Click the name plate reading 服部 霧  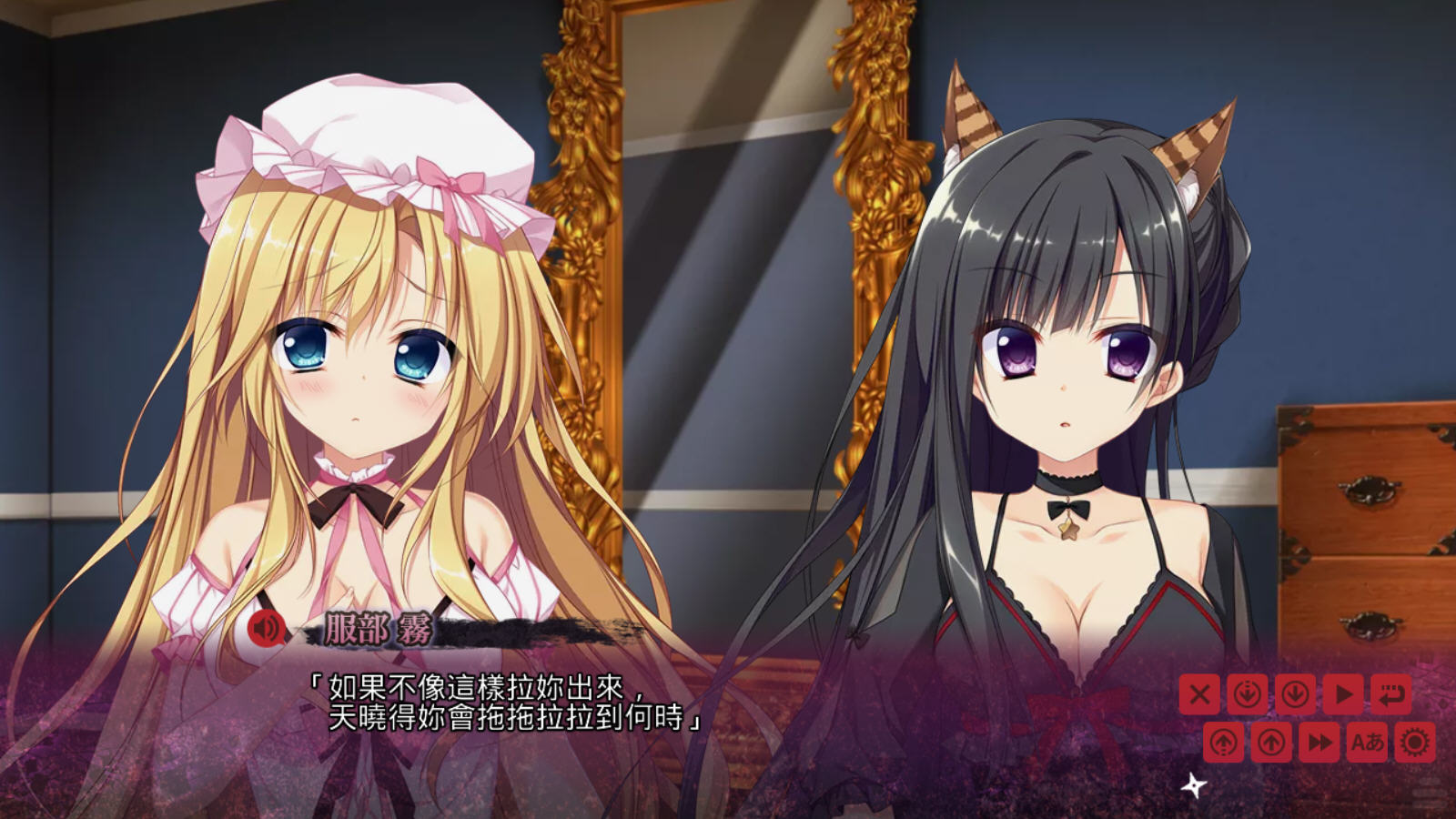(378, 630)
